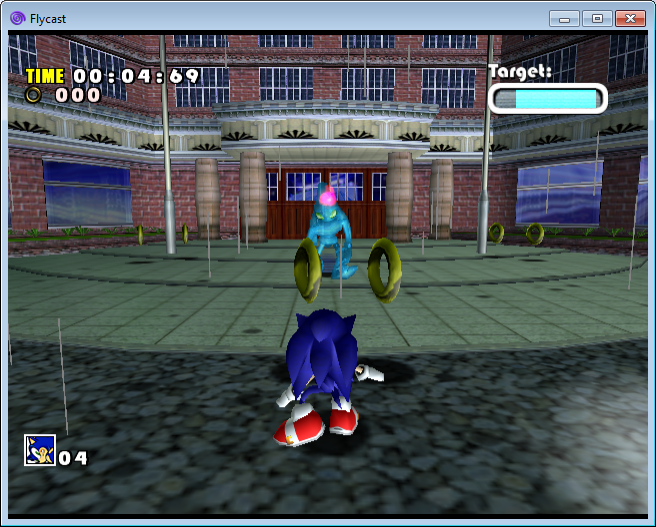Click the Sonic lives icon

coord(39,450)
